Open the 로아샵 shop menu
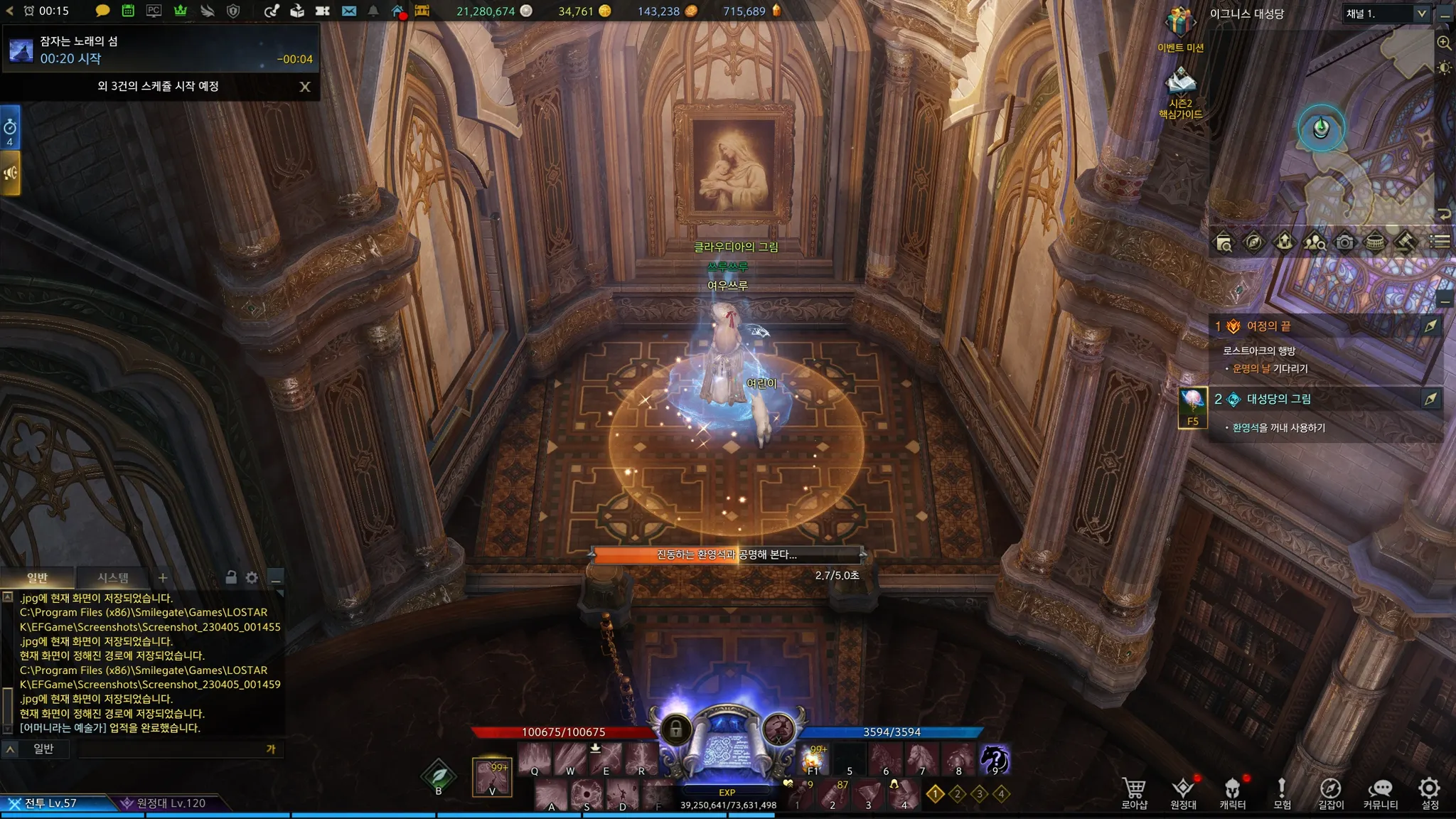 point(1134,793)
